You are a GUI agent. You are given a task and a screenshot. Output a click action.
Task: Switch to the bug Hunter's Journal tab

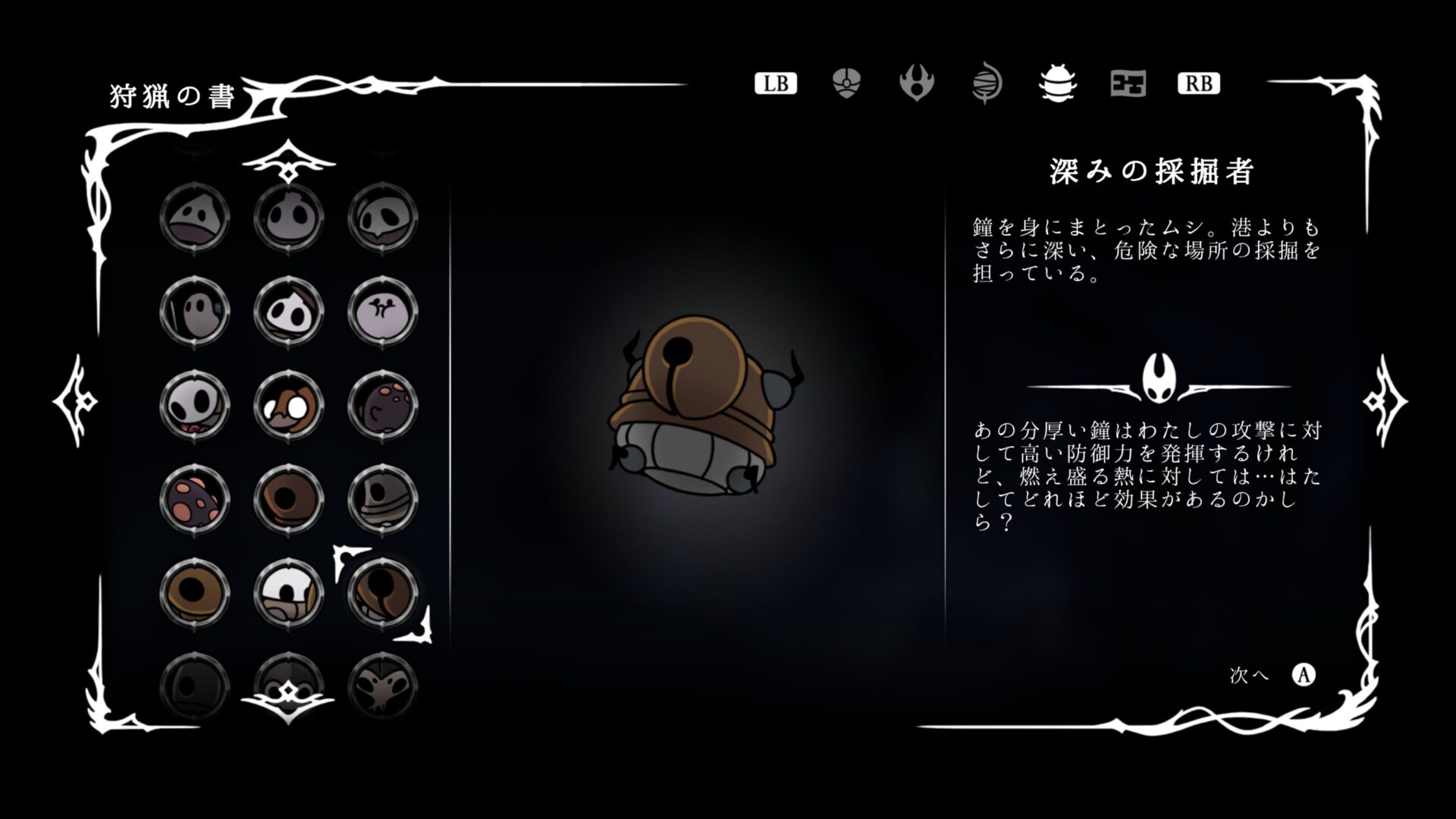coord(1057,84)
